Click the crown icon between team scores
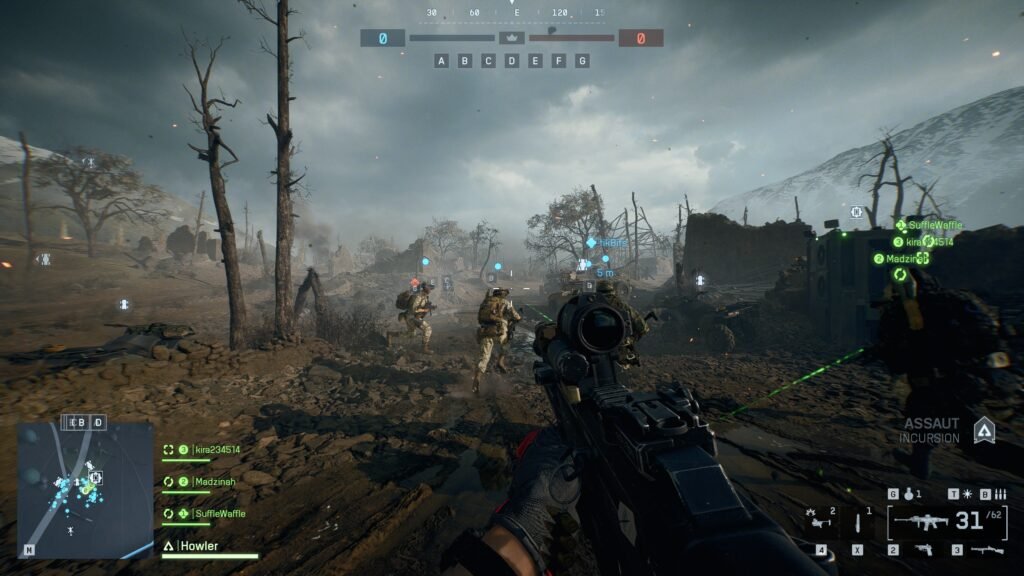The width and height of the screenshot is (1024, 576). [512, 38]
